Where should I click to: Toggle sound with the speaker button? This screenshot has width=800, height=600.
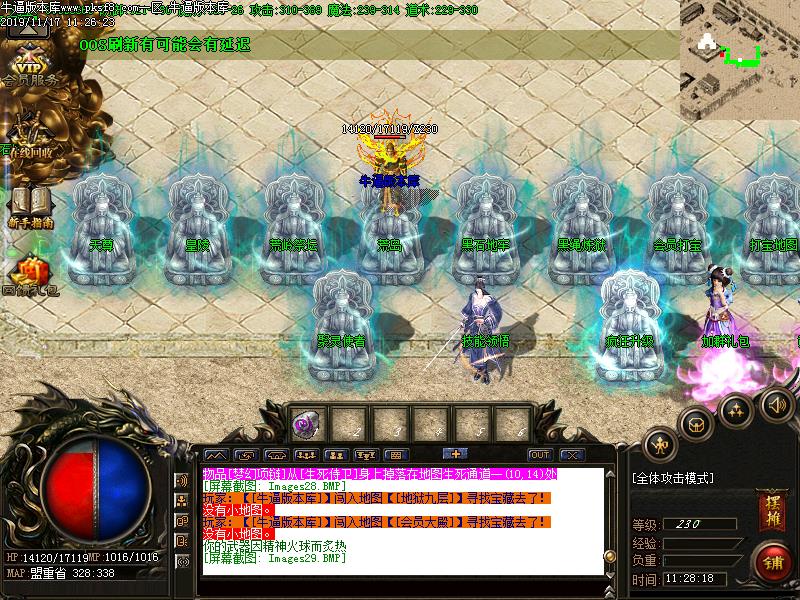click(775, 405)
